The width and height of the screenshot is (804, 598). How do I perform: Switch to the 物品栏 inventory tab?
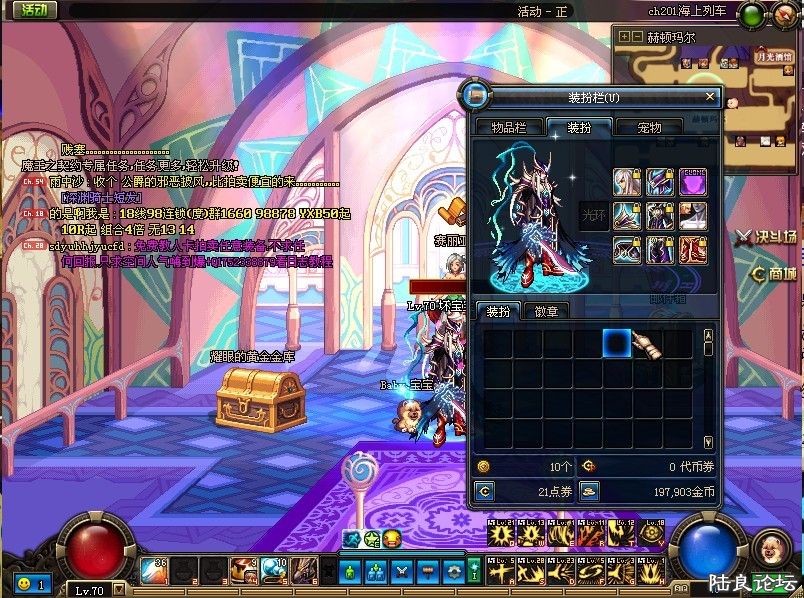502,127
